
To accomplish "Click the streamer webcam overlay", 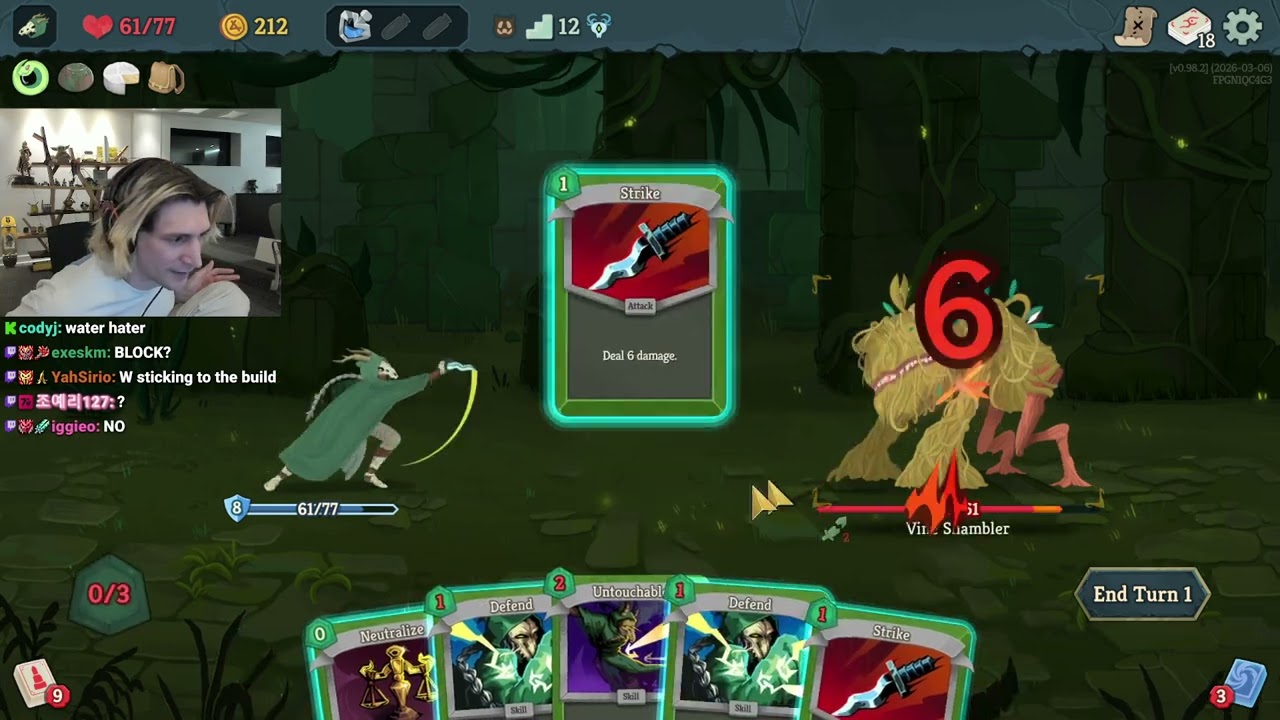I will tap(141, 212).
